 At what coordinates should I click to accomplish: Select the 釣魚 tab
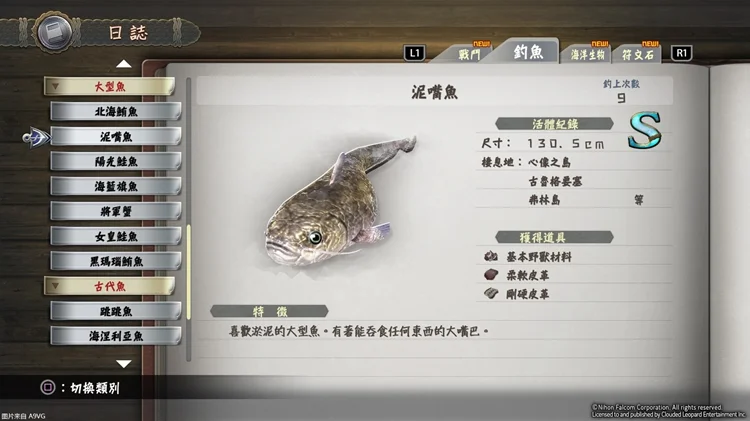[529, 52]
